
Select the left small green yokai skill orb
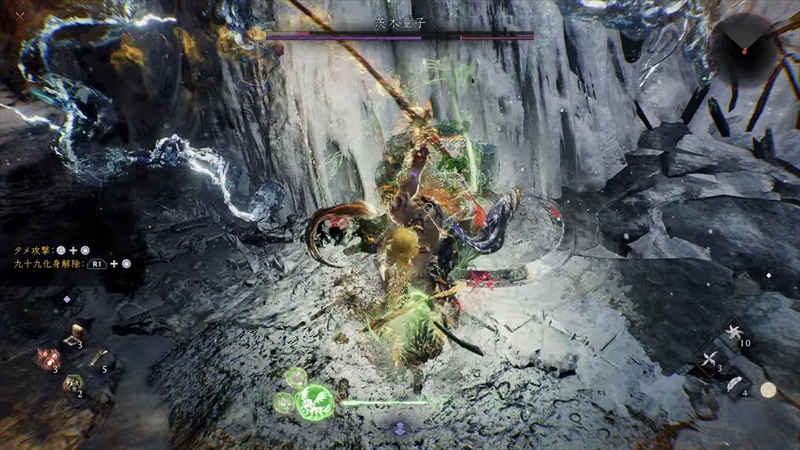(x=284, y=402)
